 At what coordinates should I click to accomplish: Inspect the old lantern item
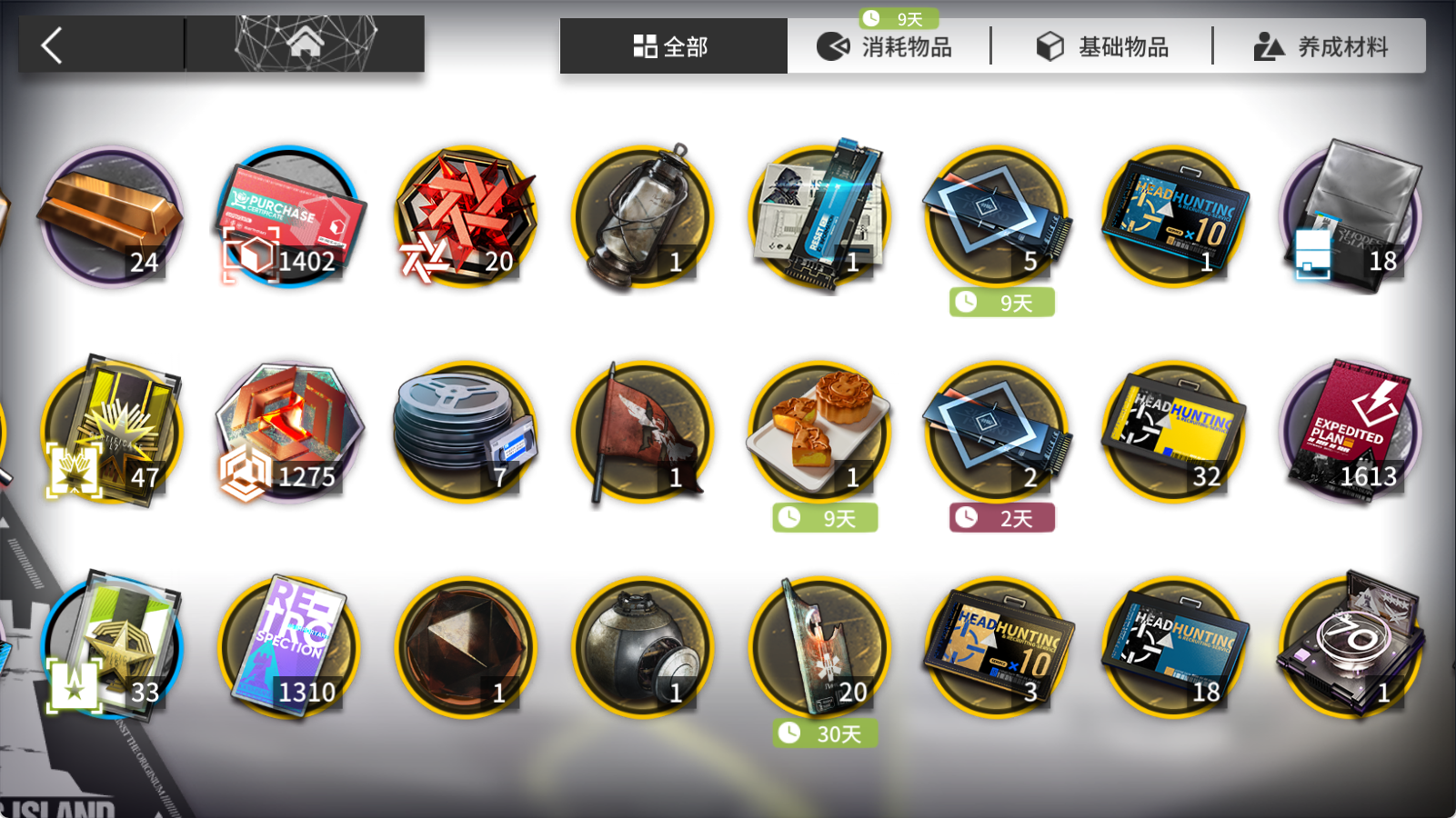pos(642,218)
